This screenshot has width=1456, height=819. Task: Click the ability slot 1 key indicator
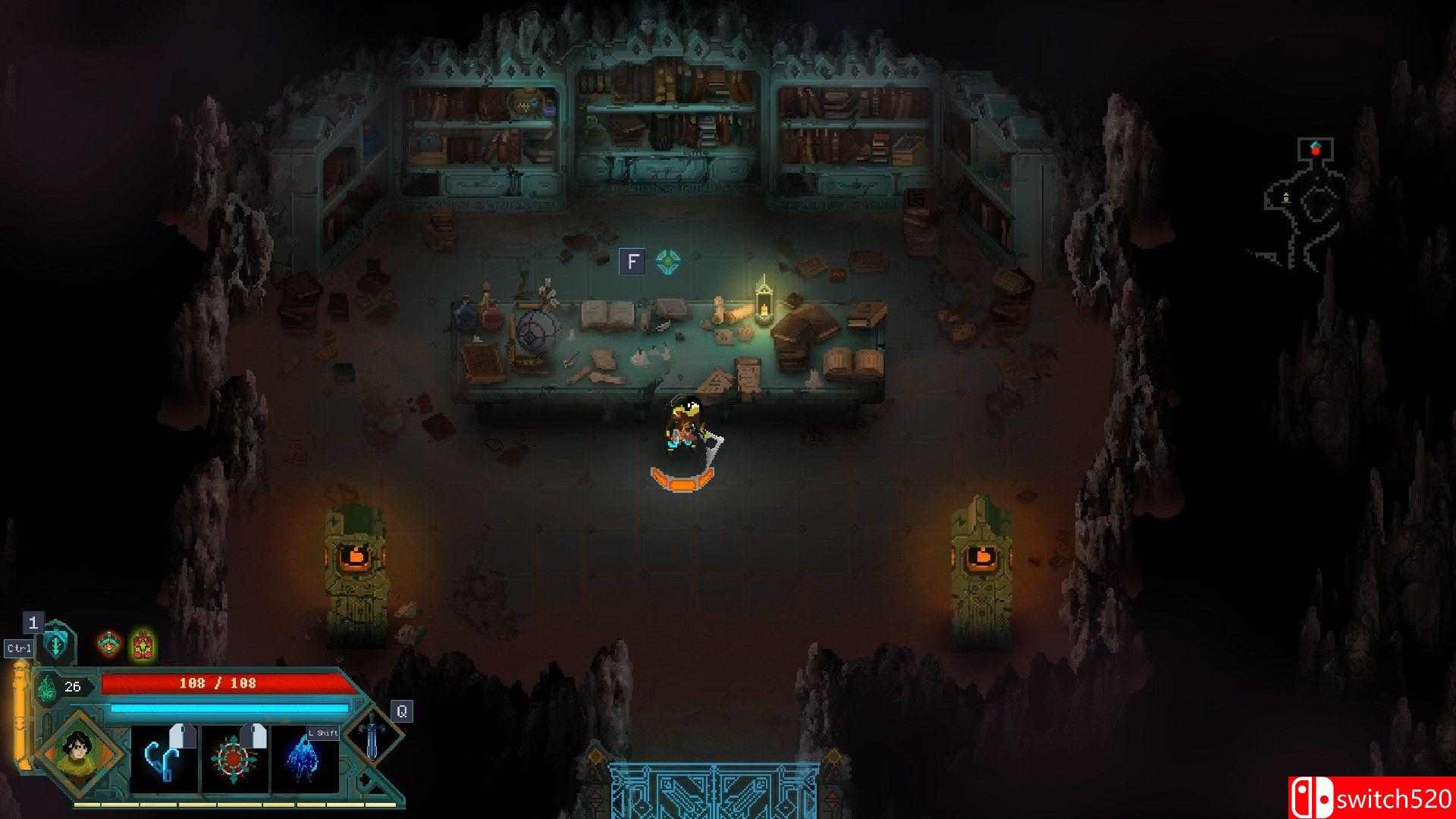click(33, 623)
